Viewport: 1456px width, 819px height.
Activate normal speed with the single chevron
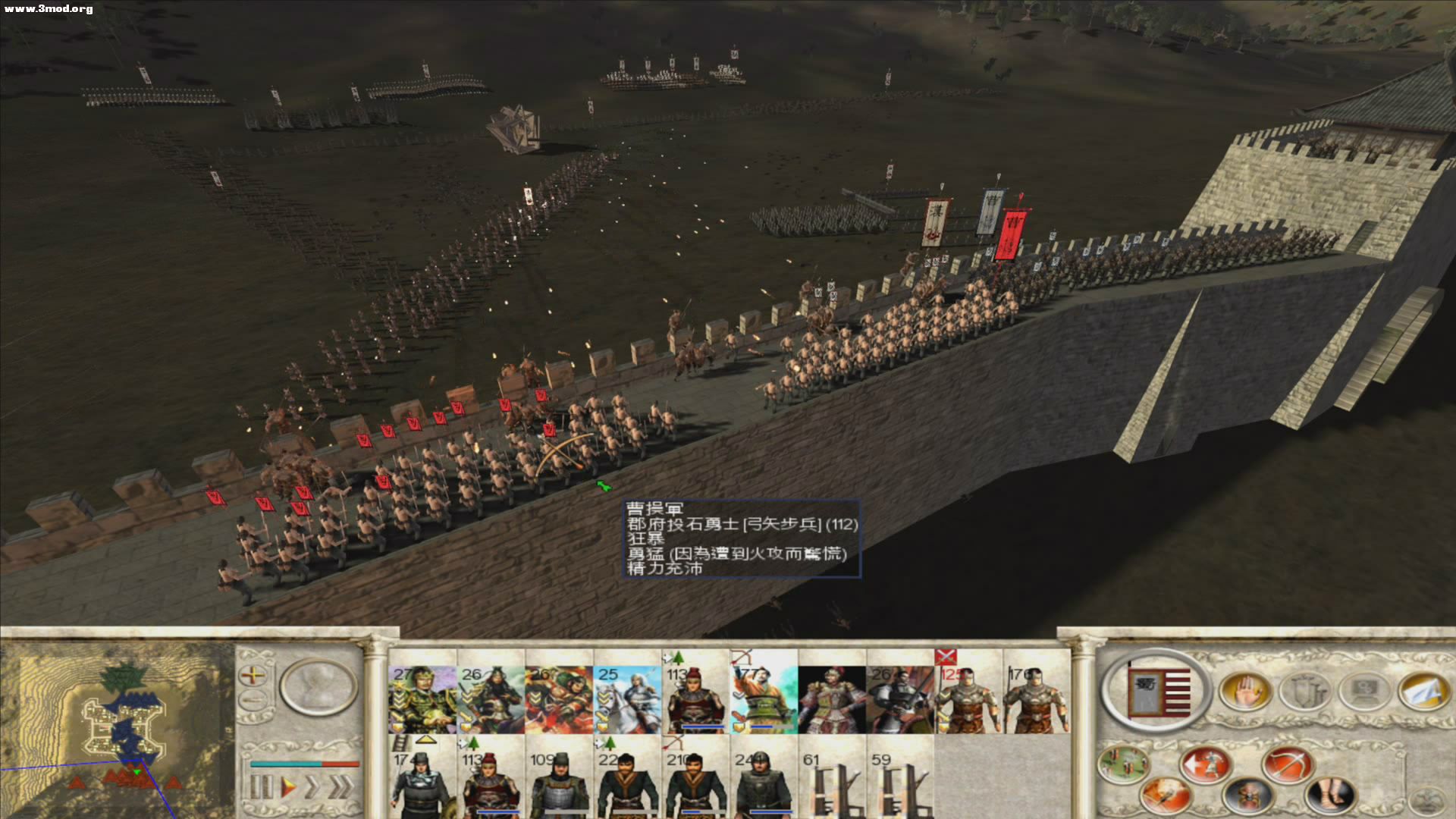312,786
